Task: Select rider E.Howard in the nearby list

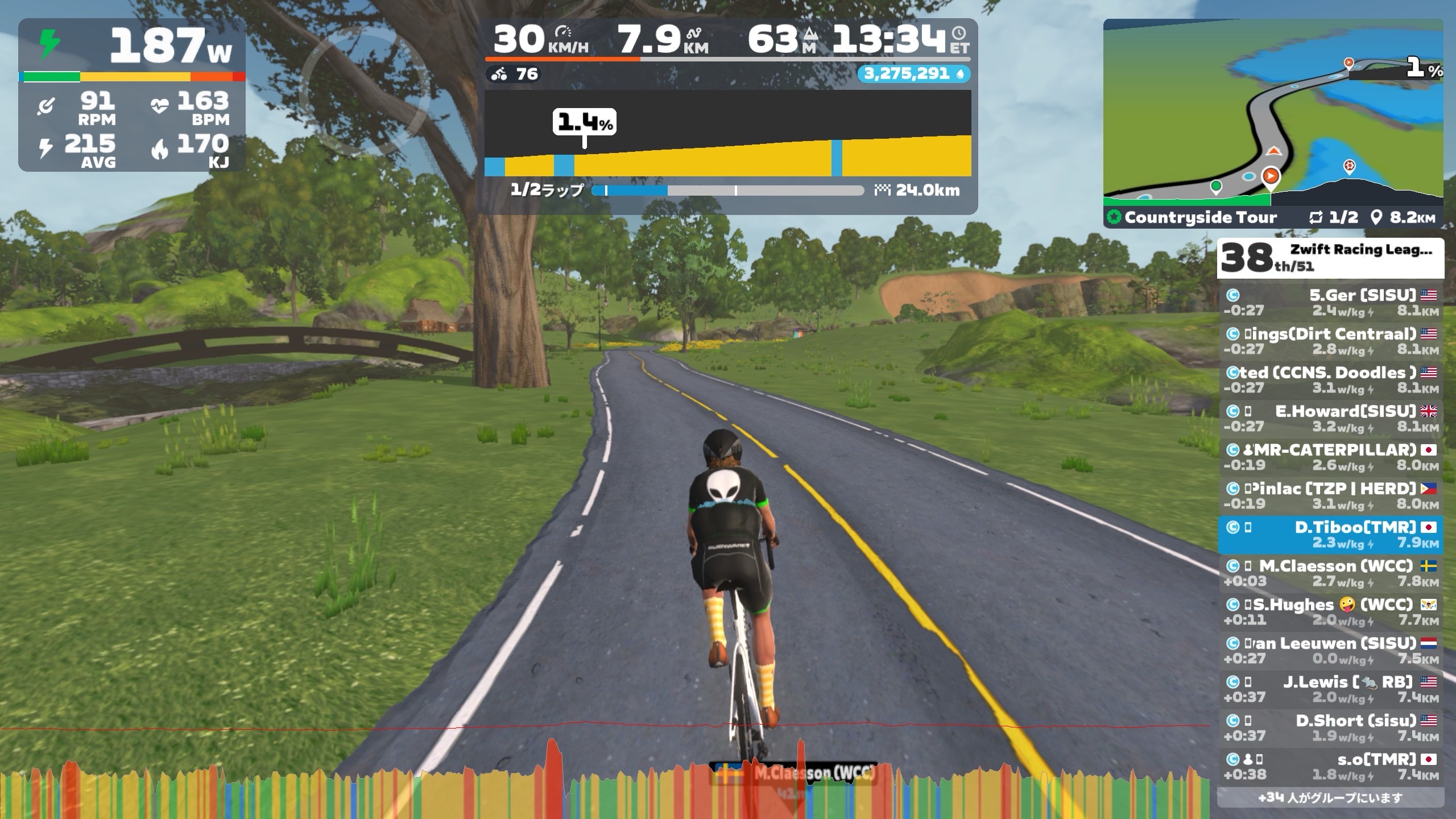Action: [1330, 419]
